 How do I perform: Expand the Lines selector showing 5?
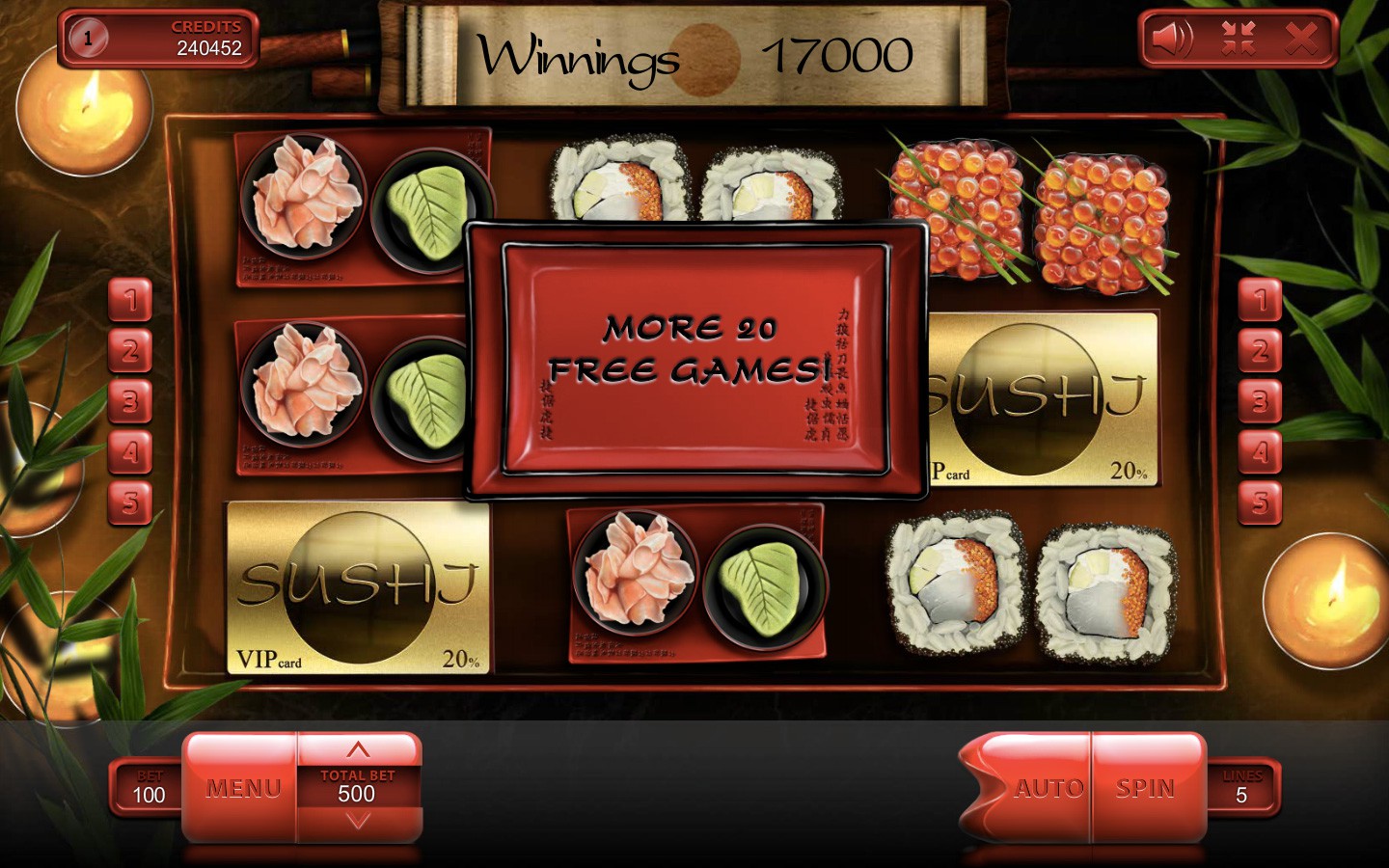[x=1242, y=788]
